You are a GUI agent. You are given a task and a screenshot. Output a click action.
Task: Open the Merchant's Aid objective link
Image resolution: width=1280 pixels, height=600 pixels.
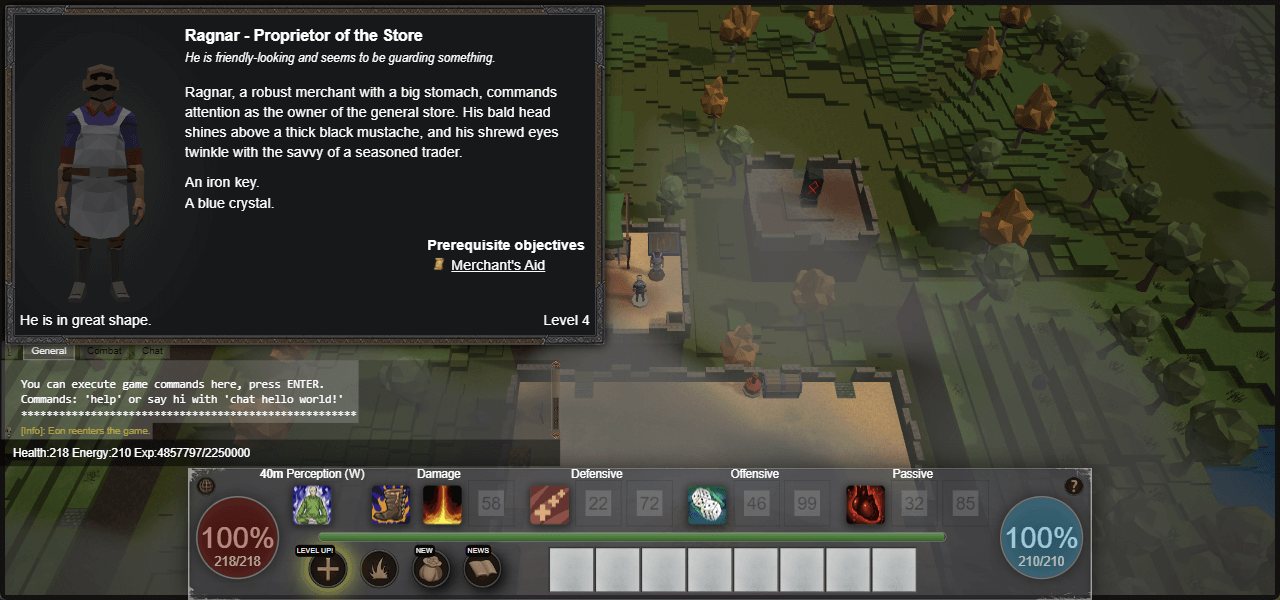click(497, 265)
